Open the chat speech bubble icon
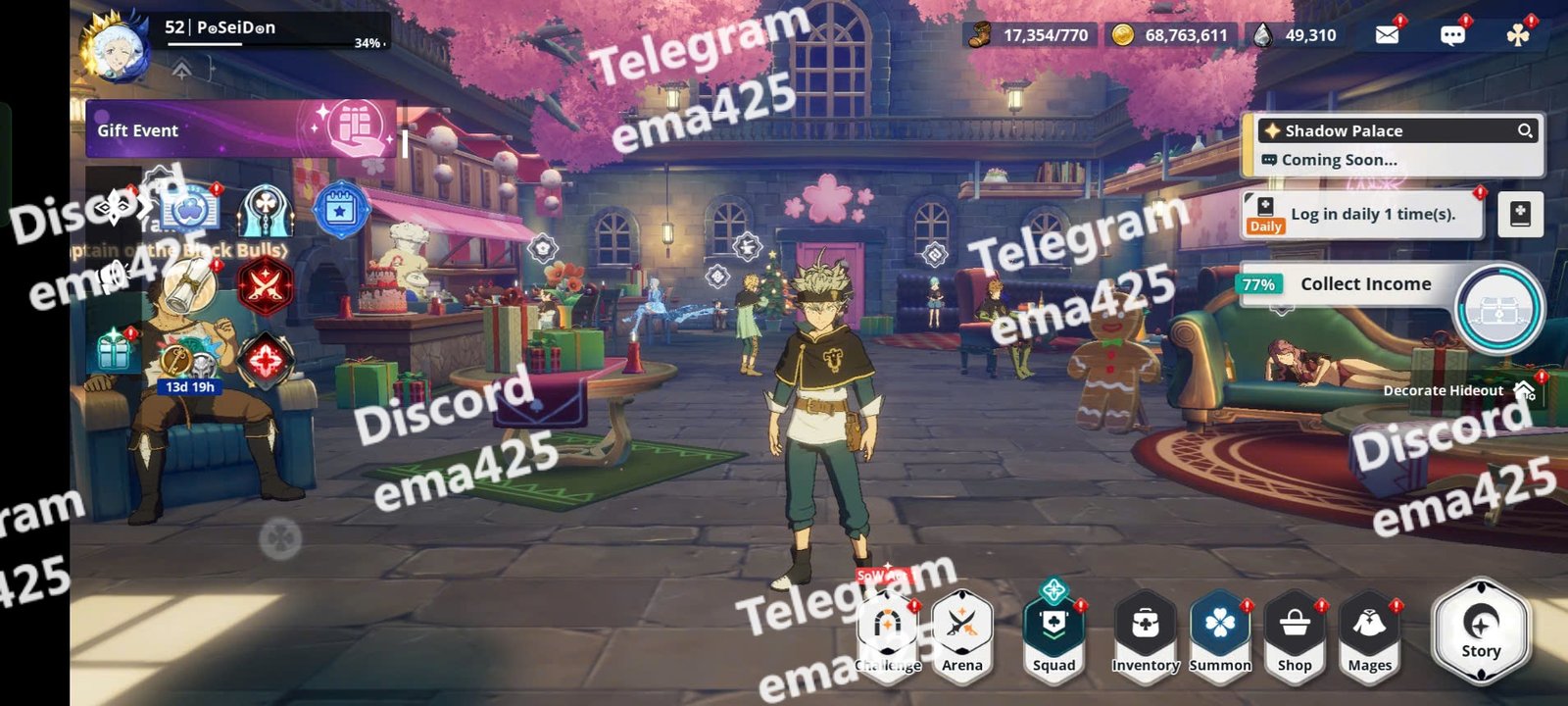This screenshot has width=1568, height=706. pos(1452,35)
